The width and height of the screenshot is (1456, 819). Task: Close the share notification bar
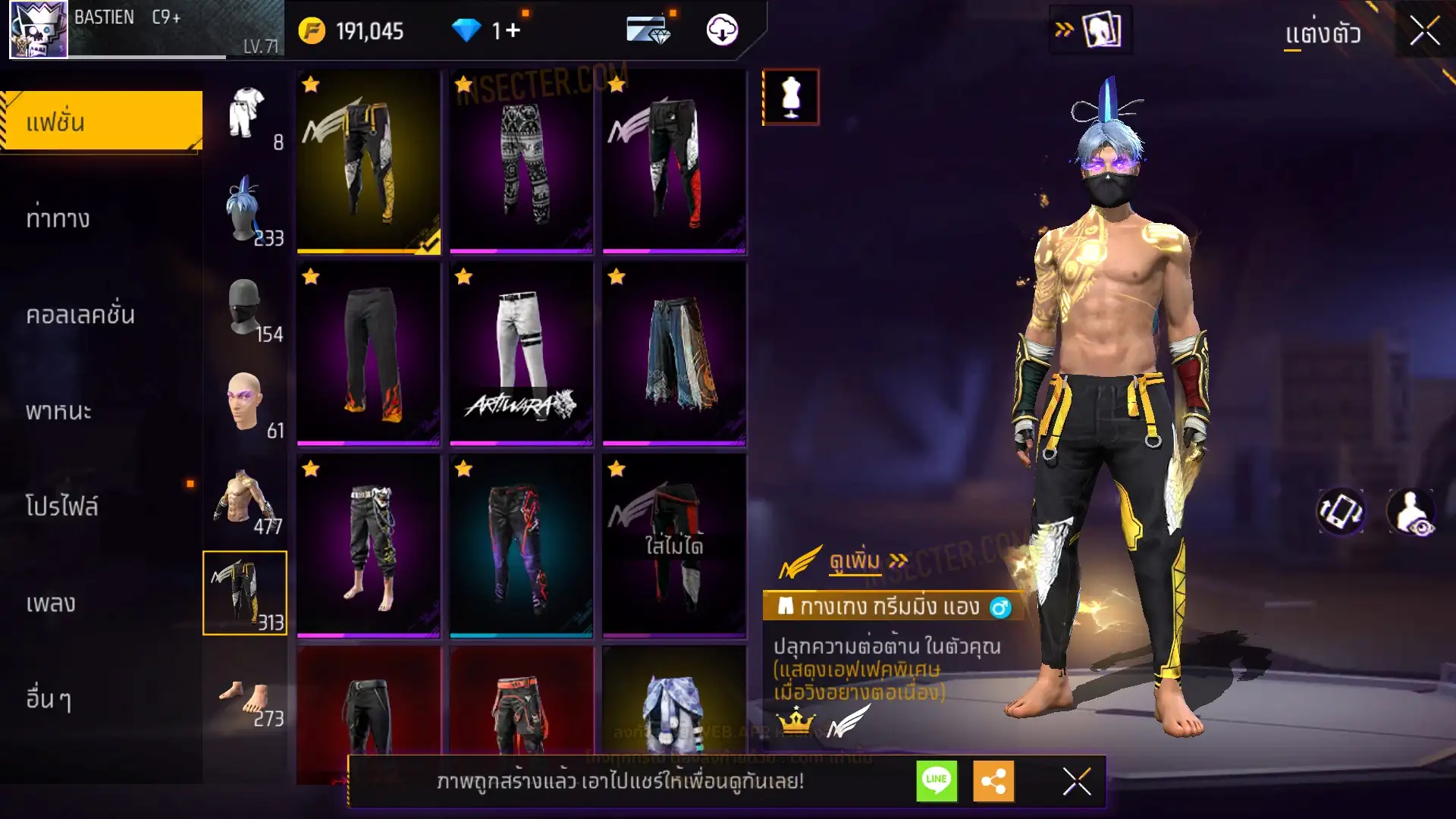click(1076, 781)
